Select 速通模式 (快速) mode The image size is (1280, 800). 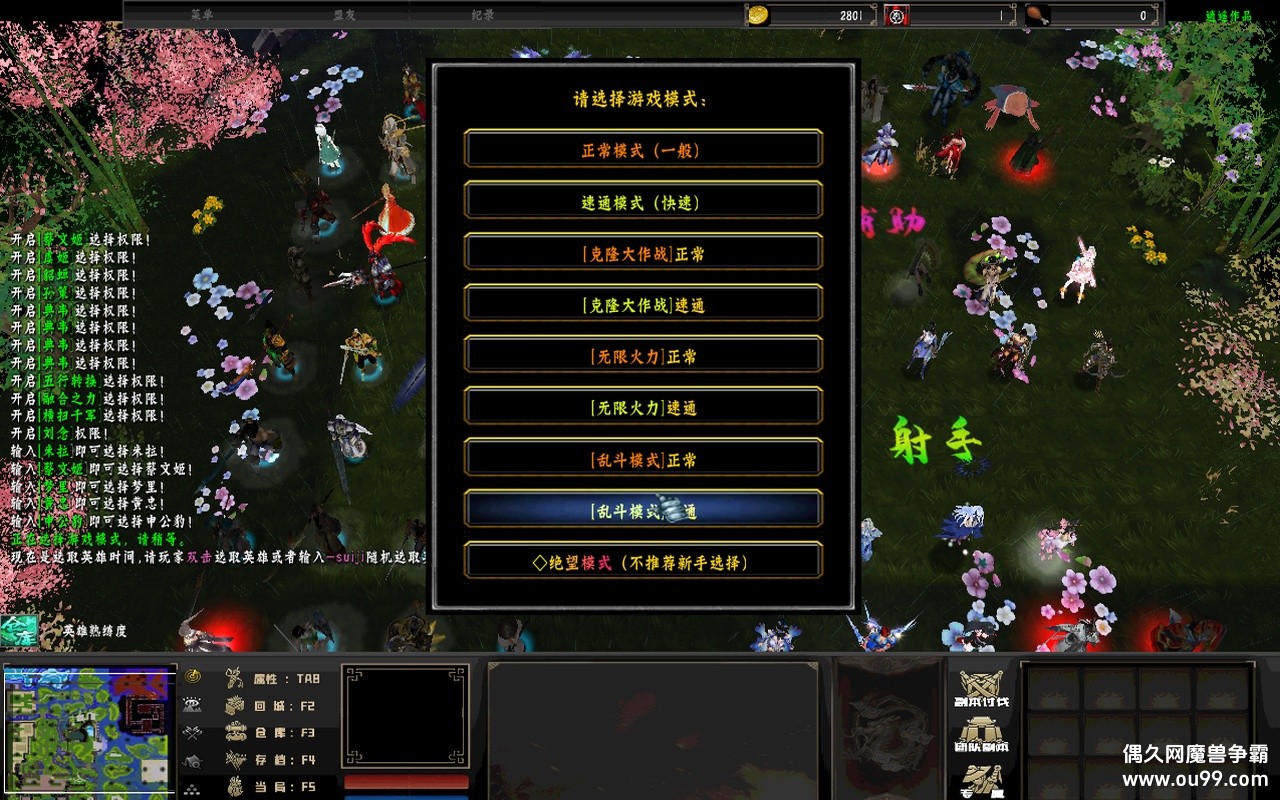coord(643,202)
